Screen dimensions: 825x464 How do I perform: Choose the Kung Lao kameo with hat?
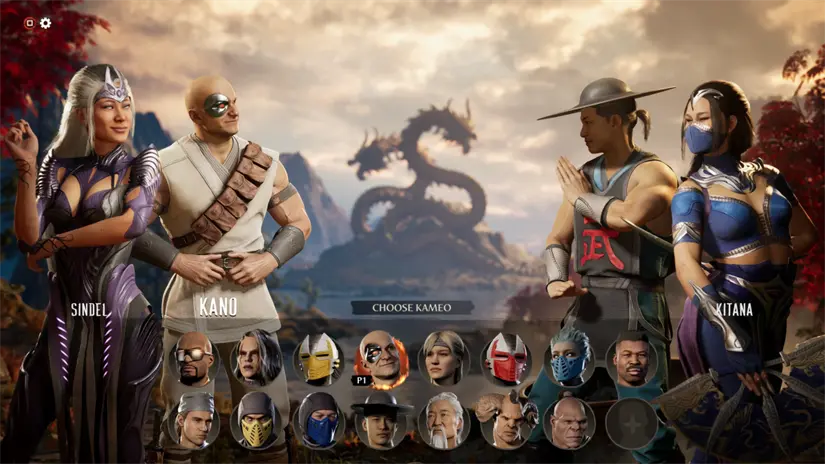(x=381, y=422)
